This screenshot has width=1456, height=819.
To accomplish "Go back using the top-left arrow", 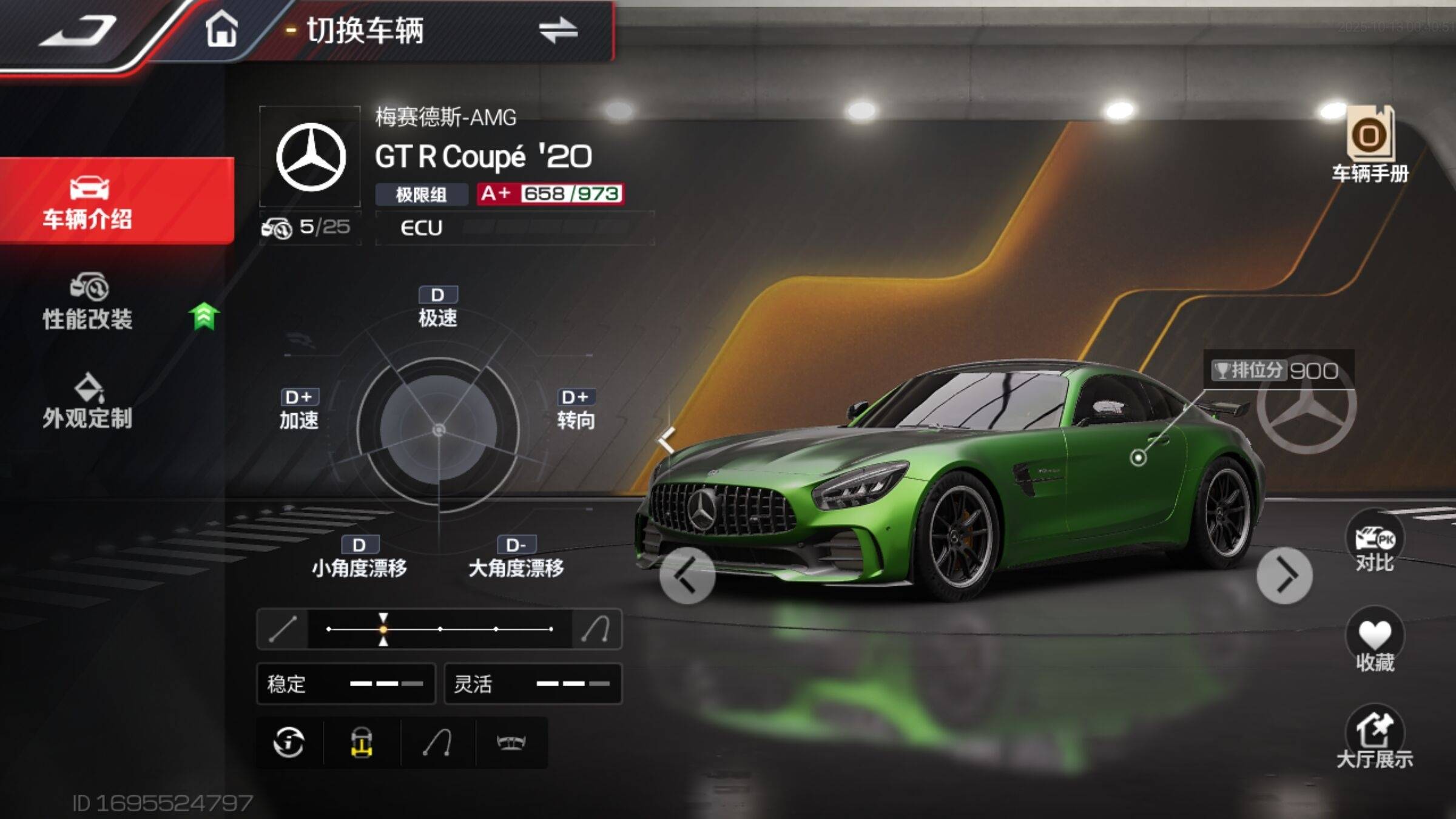I will (78, 30).
